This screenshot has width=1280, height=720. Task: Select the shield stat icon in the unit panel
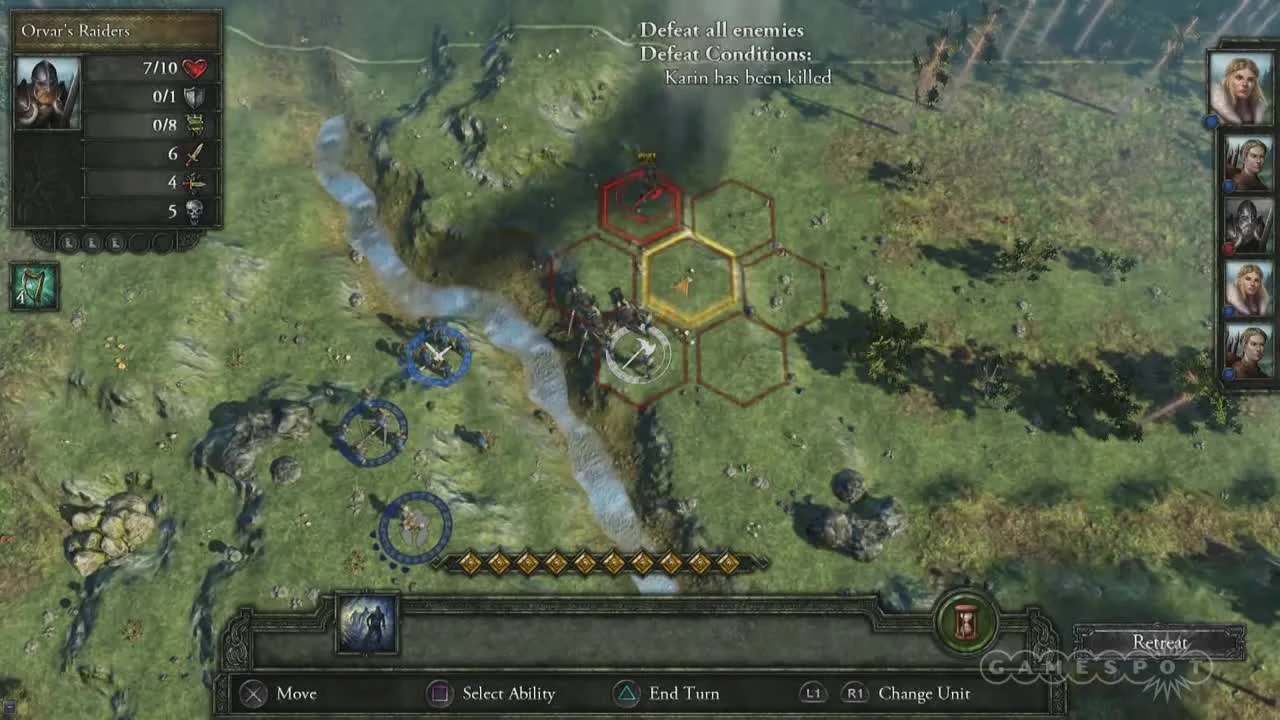[x=193, y=96]
